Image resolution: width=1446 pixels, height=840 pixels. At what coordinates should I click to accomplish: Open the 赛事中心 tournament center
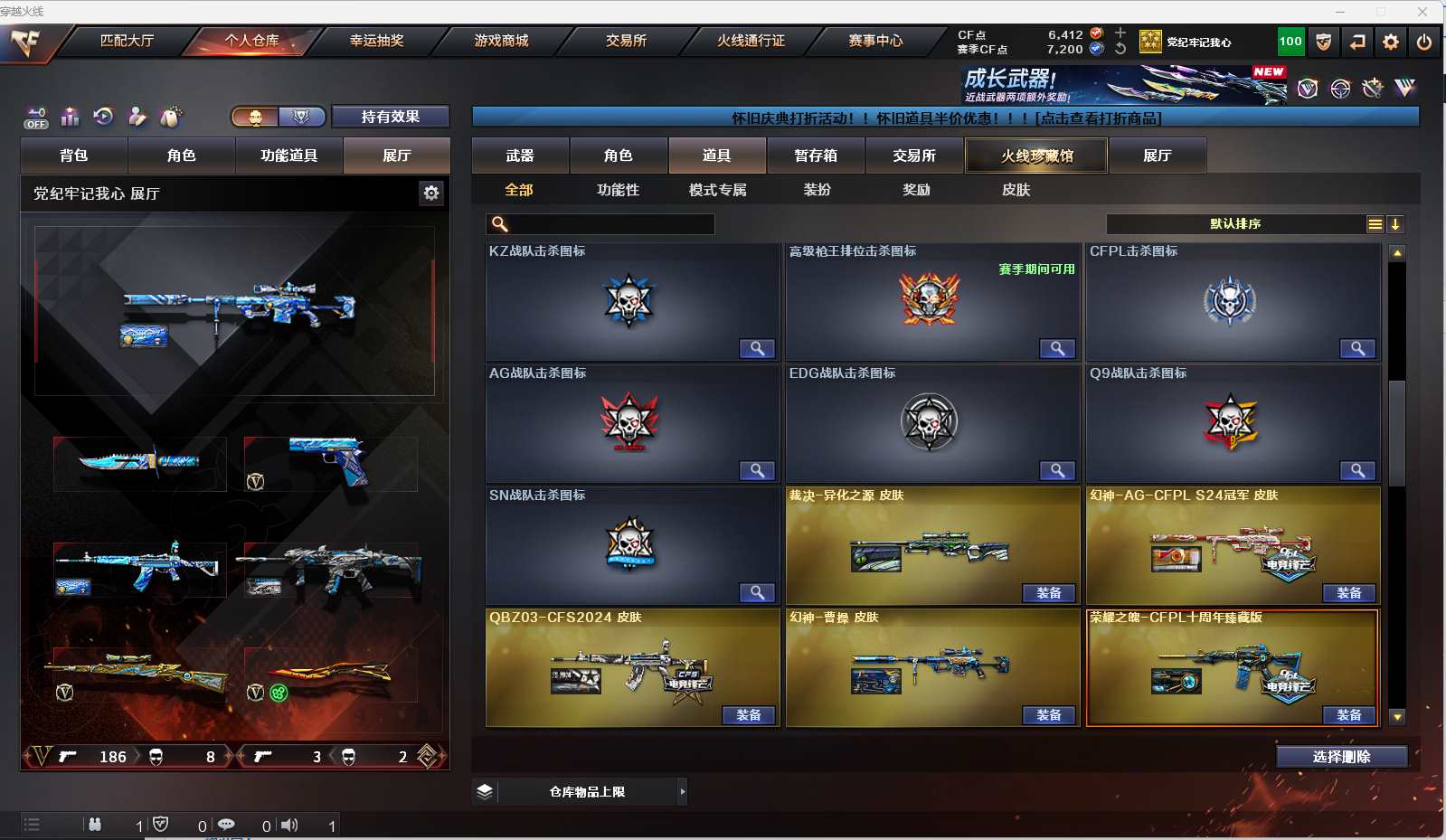click(x=874, y=41)
